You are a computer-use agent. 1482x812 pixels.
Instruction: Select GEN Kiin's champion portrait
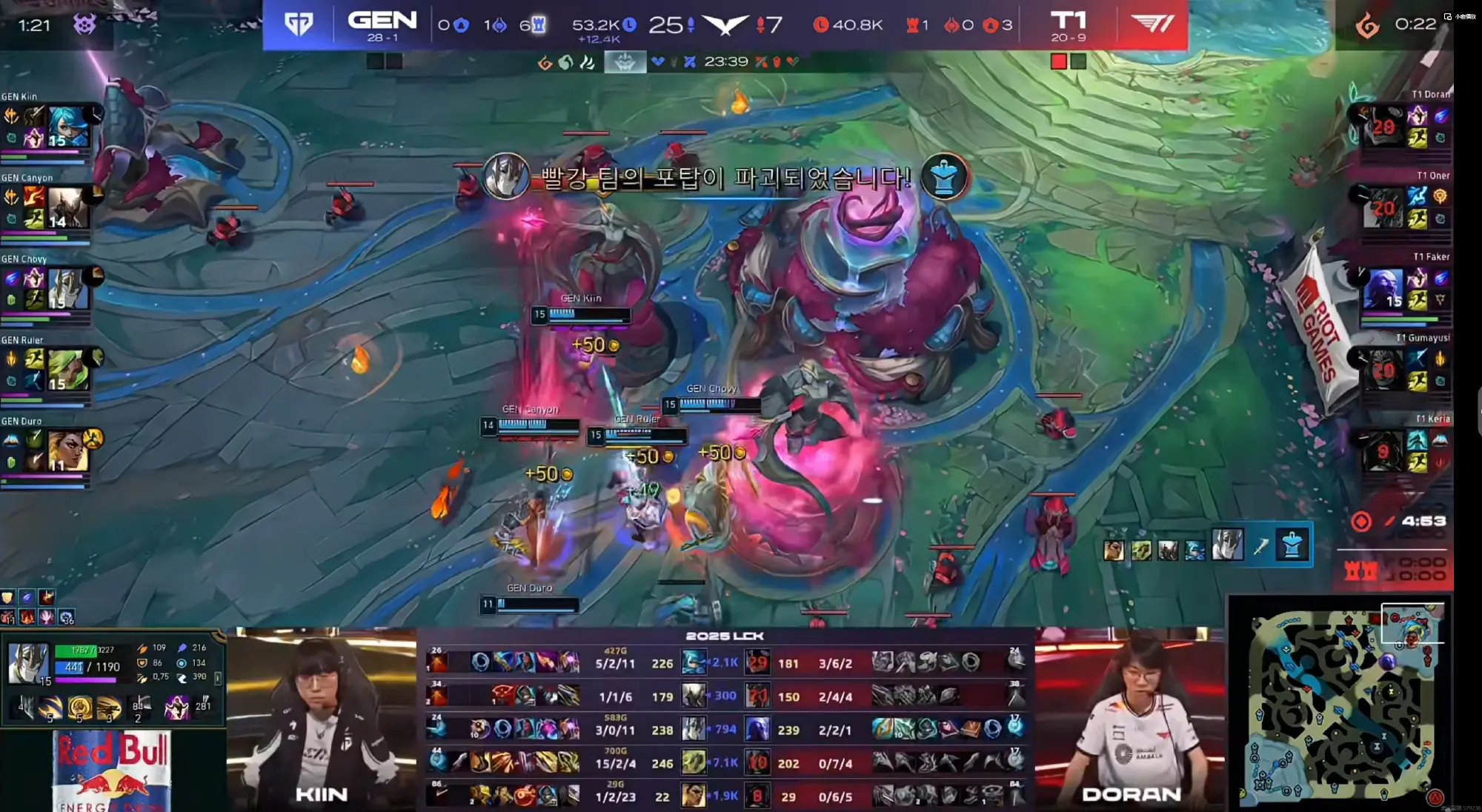(68, 127)
